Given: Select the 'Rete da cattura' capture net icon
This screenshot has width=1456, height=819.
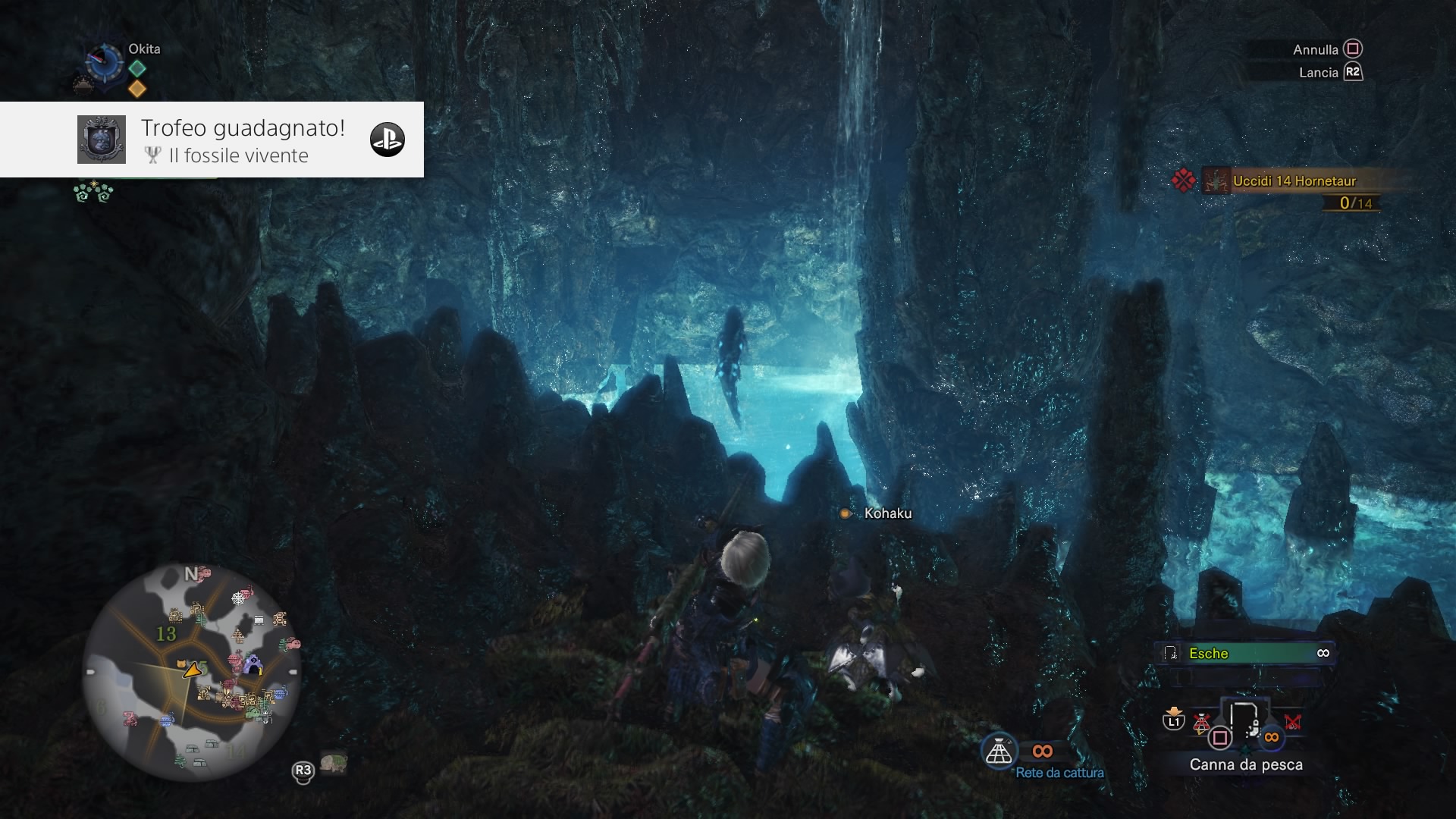Looking at the screenshot, I should pos(999,752).
